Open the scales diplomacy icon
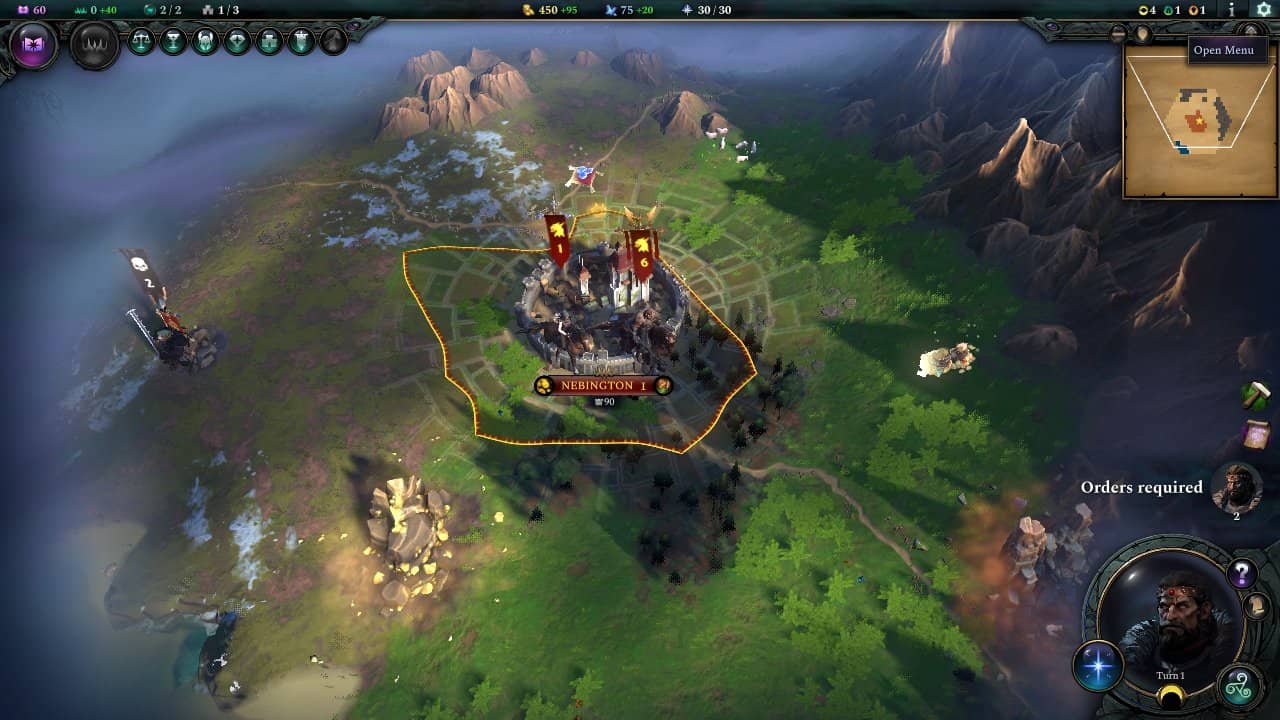 (x=142, y=41)
